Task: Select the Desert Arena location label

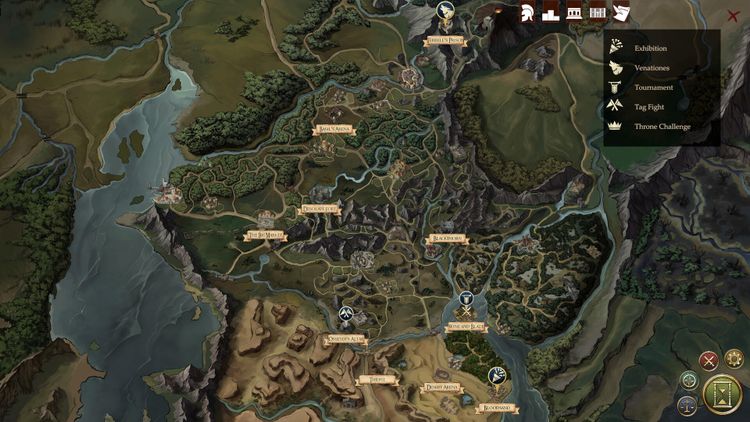Action: (x=441, y=386)
